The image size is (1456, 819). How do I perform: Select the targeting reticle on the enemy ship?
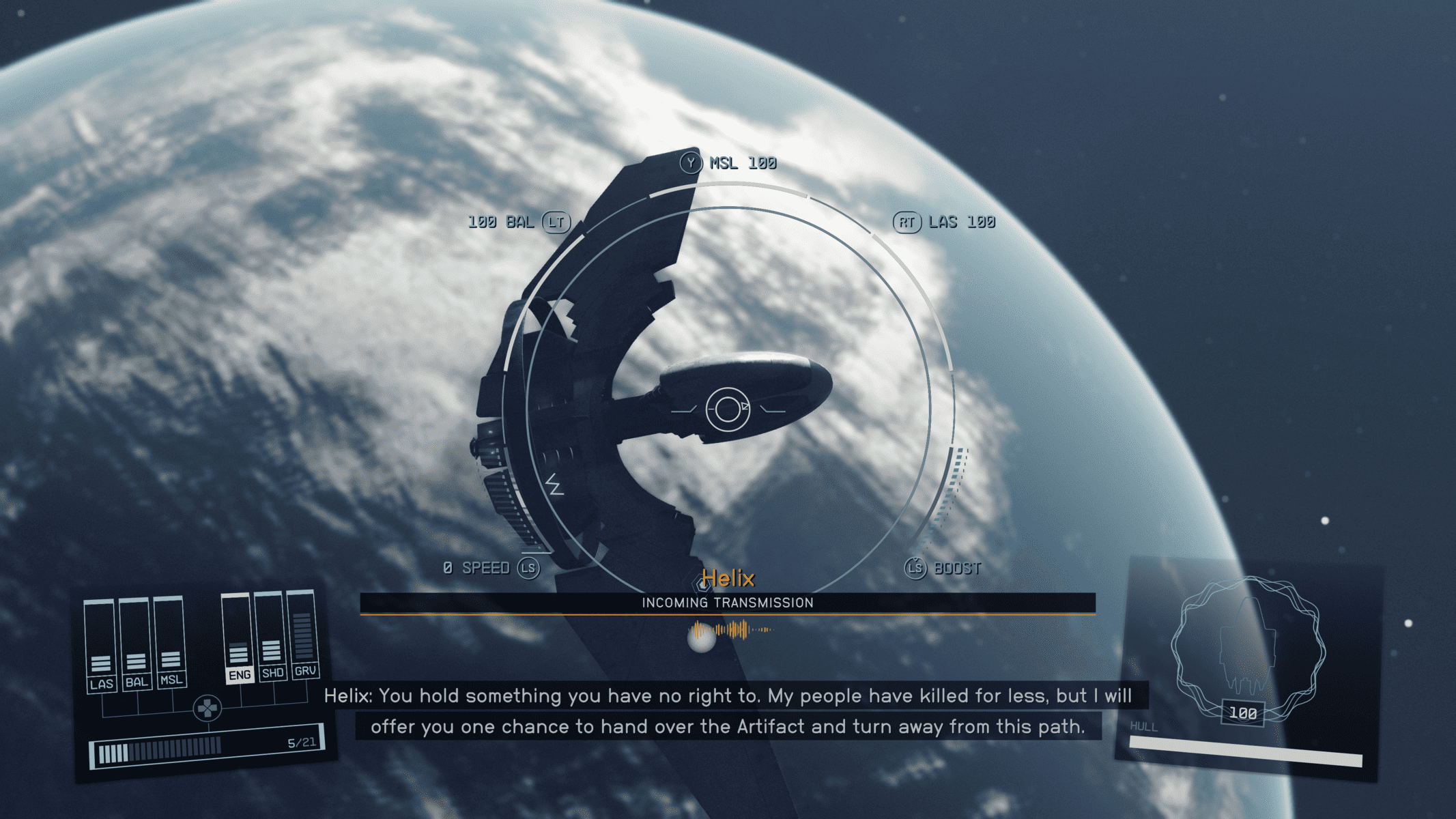coord(727,408)
